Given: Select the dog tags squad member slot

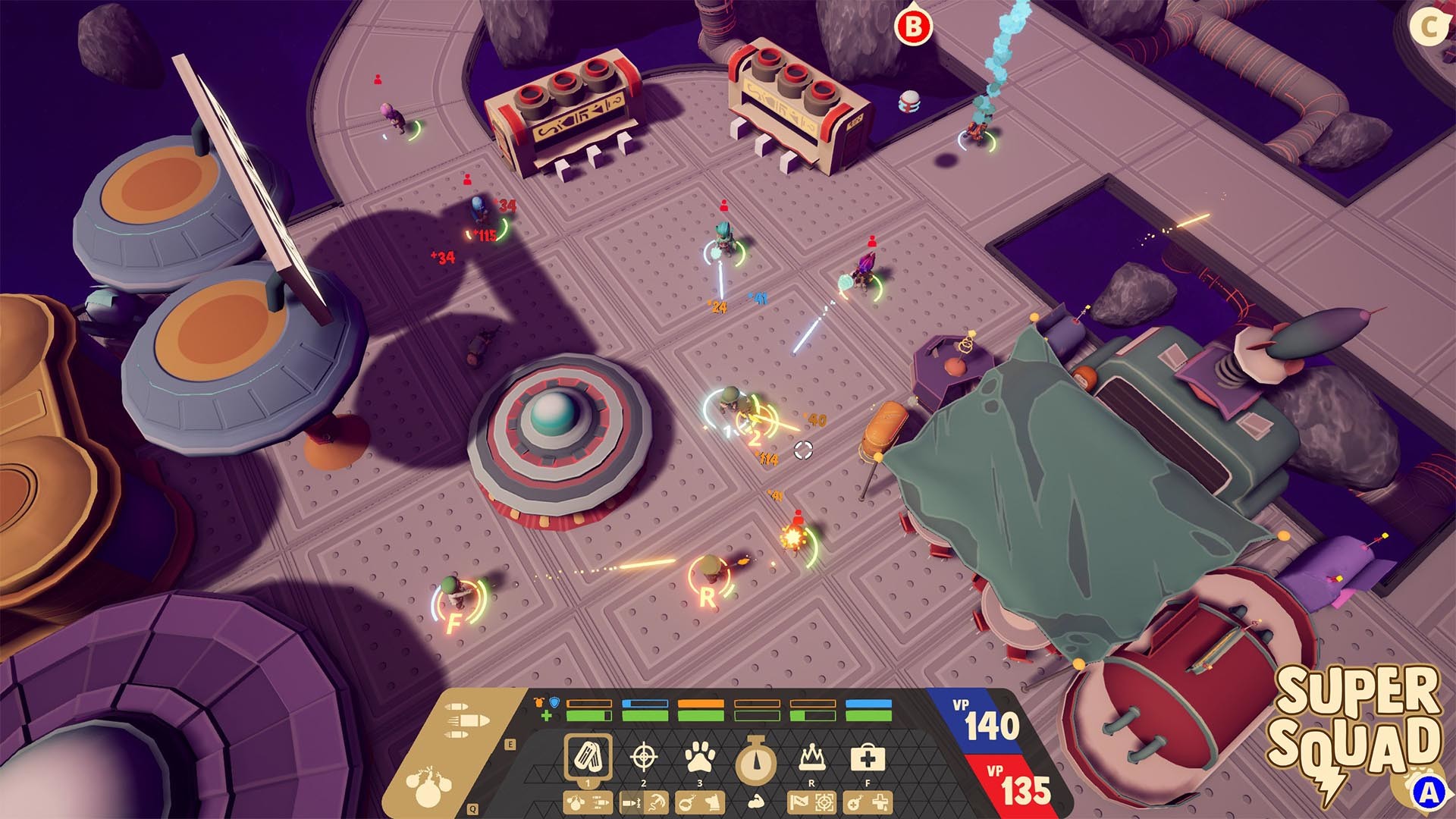Looking at the screenshot, I should 588,756.
